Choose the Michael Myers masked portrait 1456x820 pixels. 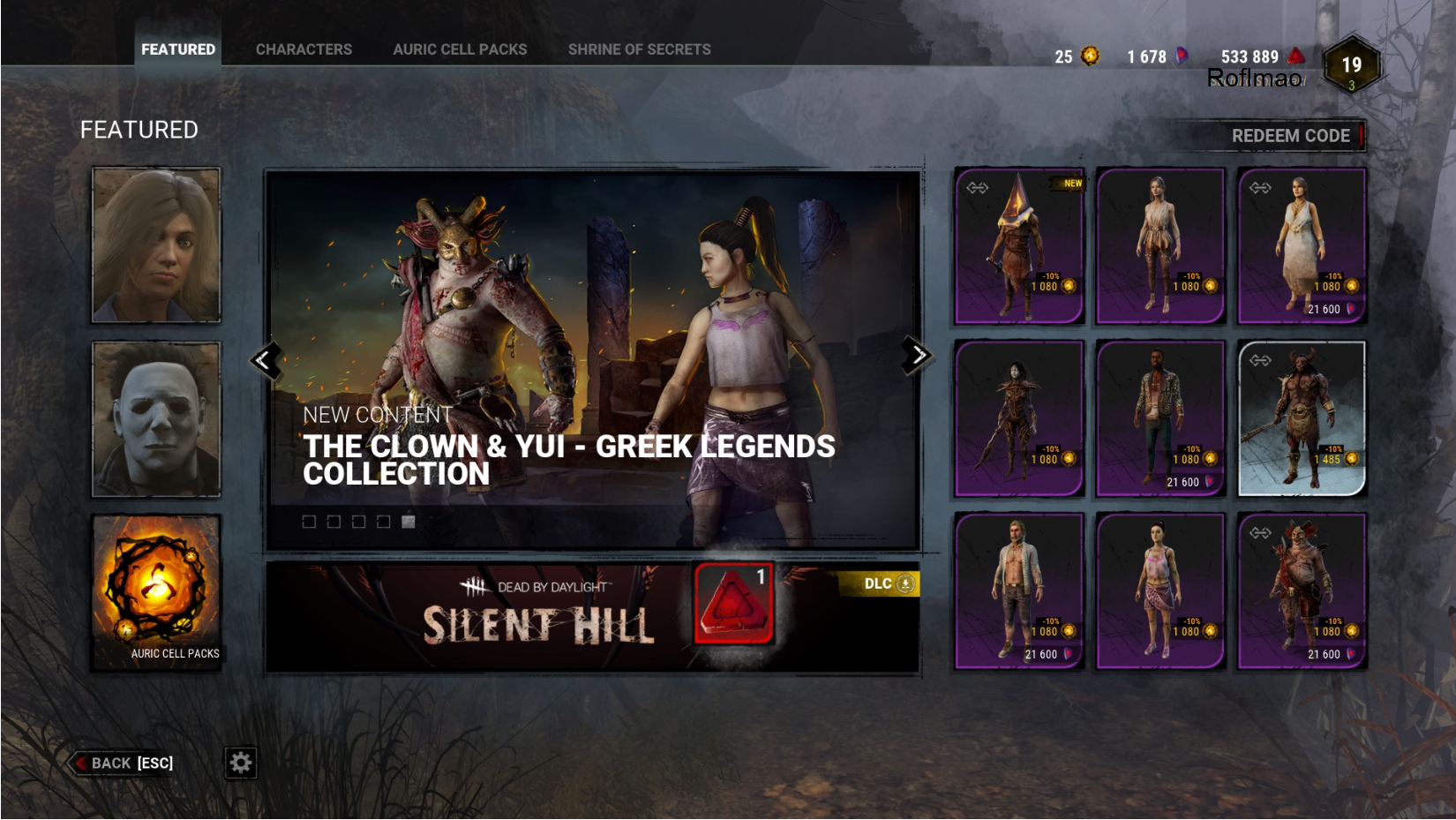[x=156, y=419]
